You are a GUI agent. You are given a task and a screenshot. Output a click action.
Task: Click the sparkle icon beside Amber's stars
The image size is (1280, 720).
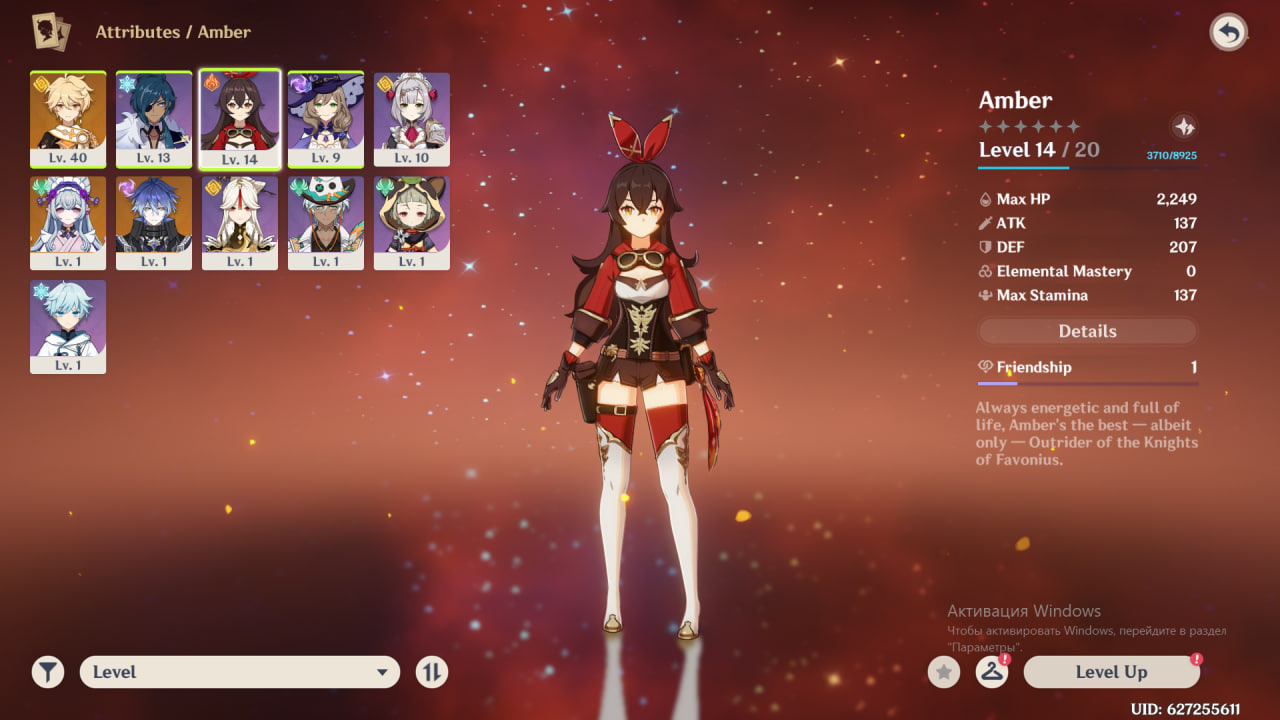click(x=1184, y=127)
